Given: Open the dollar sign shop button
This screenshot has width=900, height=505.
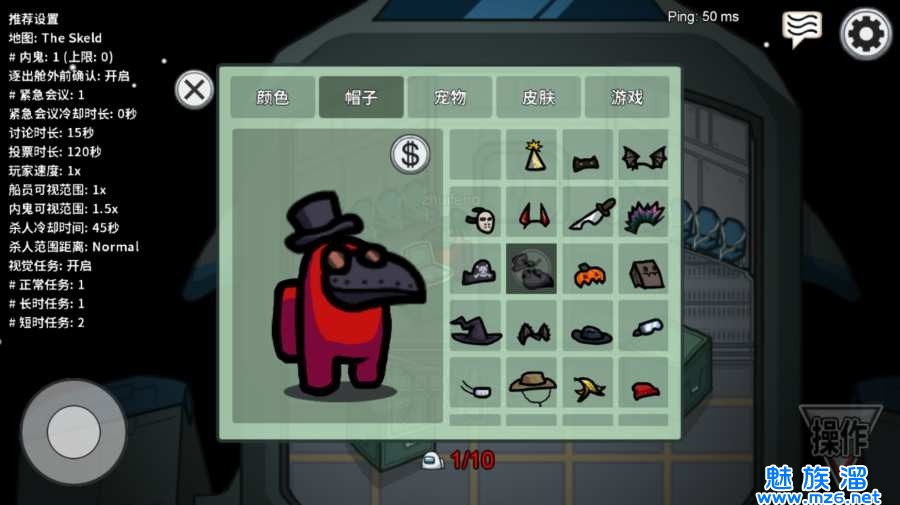Looking at the screenshot, I should pyautogui.click(x=409, y=153).
